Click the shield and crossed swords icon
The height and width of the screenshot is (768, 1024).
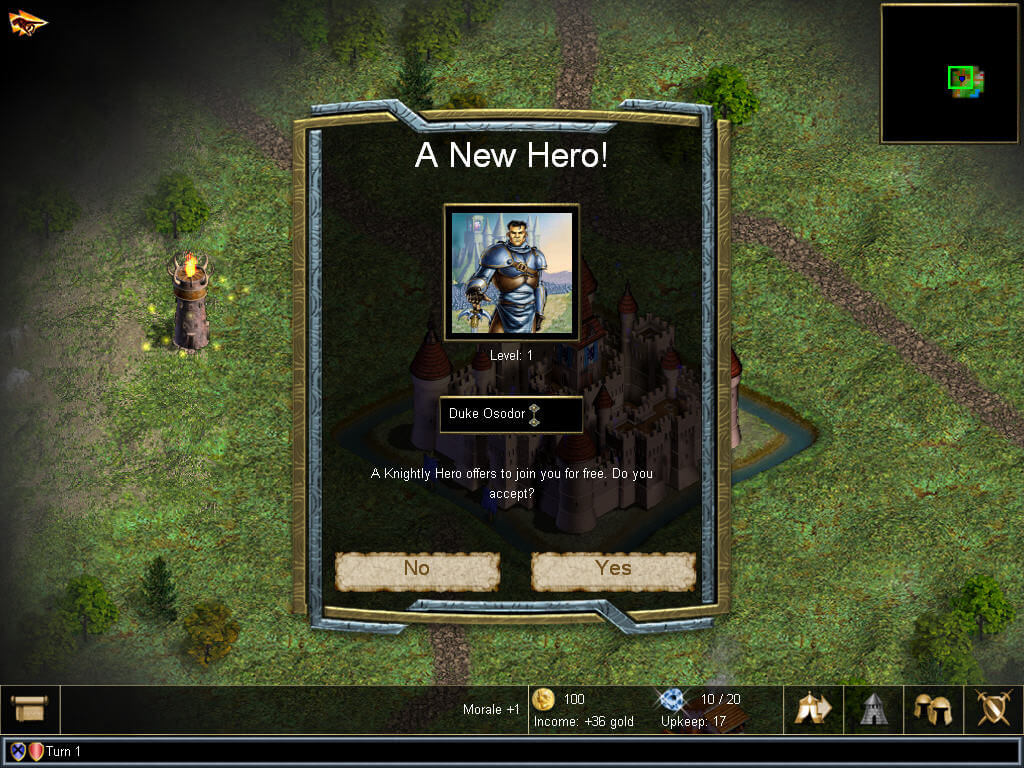click(x=993, y=709)
